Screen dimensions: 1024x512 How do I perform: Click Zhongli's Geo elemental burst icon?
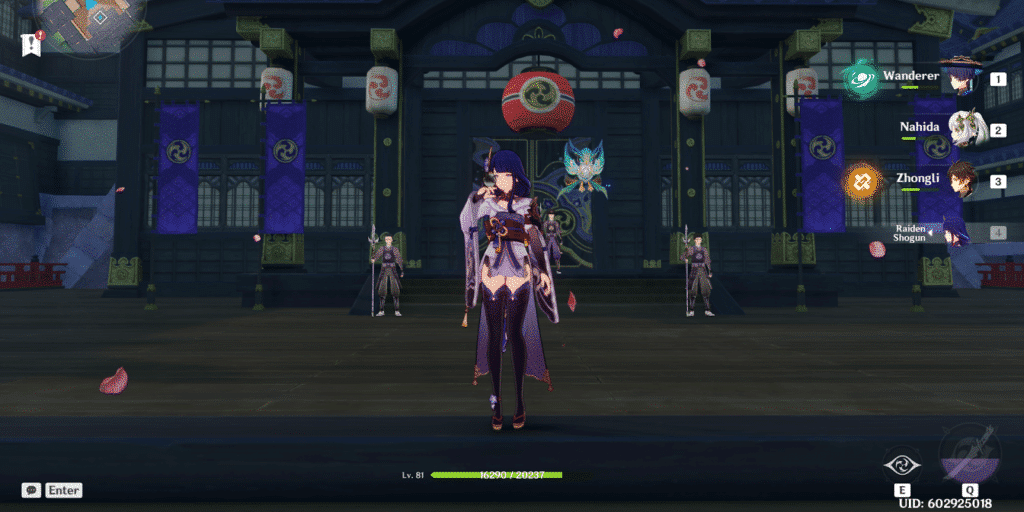pos(861,182)
